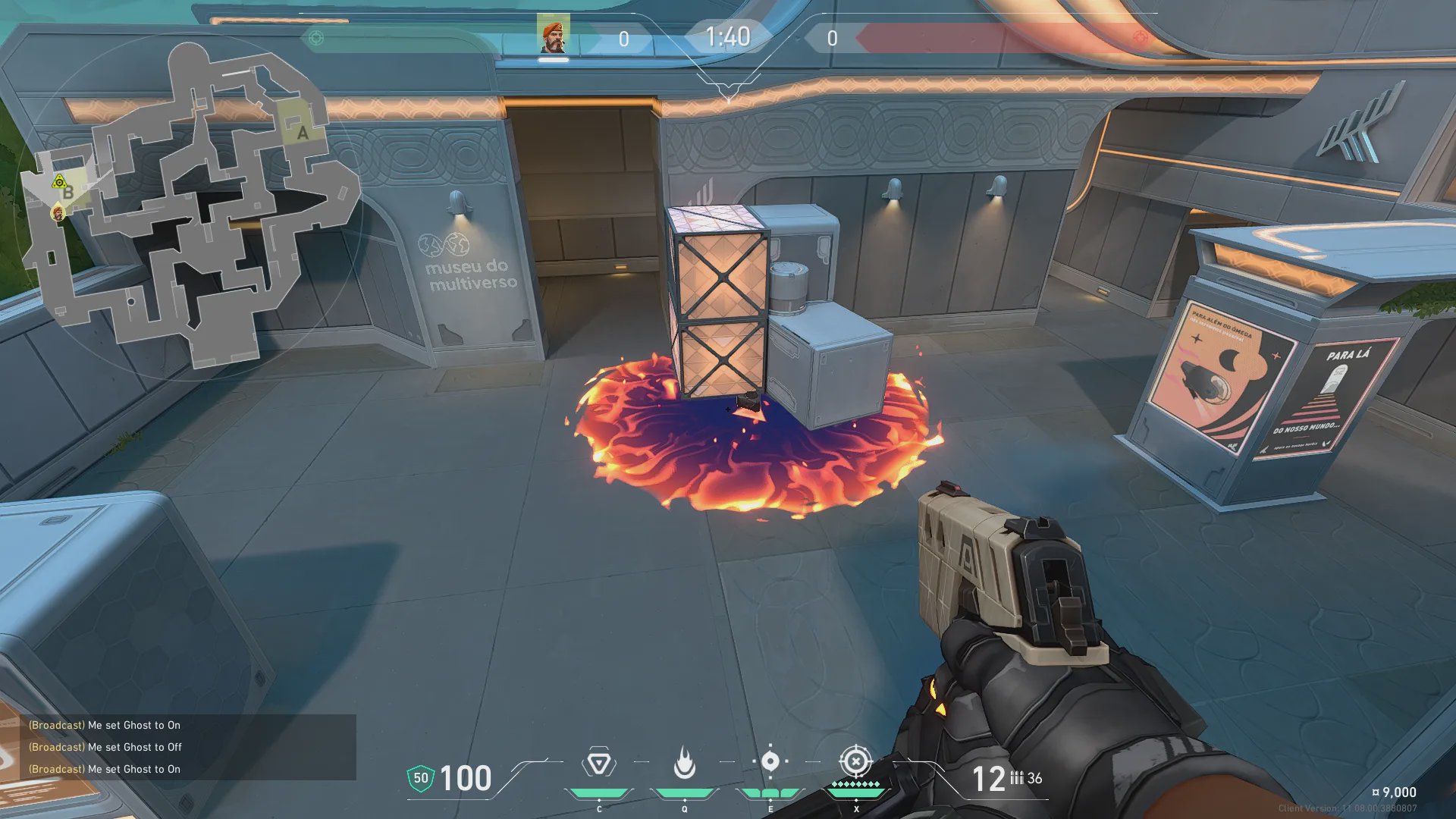The height and width of the screenshot is (819, 1456).
Task: Select the A site marker on minimap
Action: (x=303, y=133)
